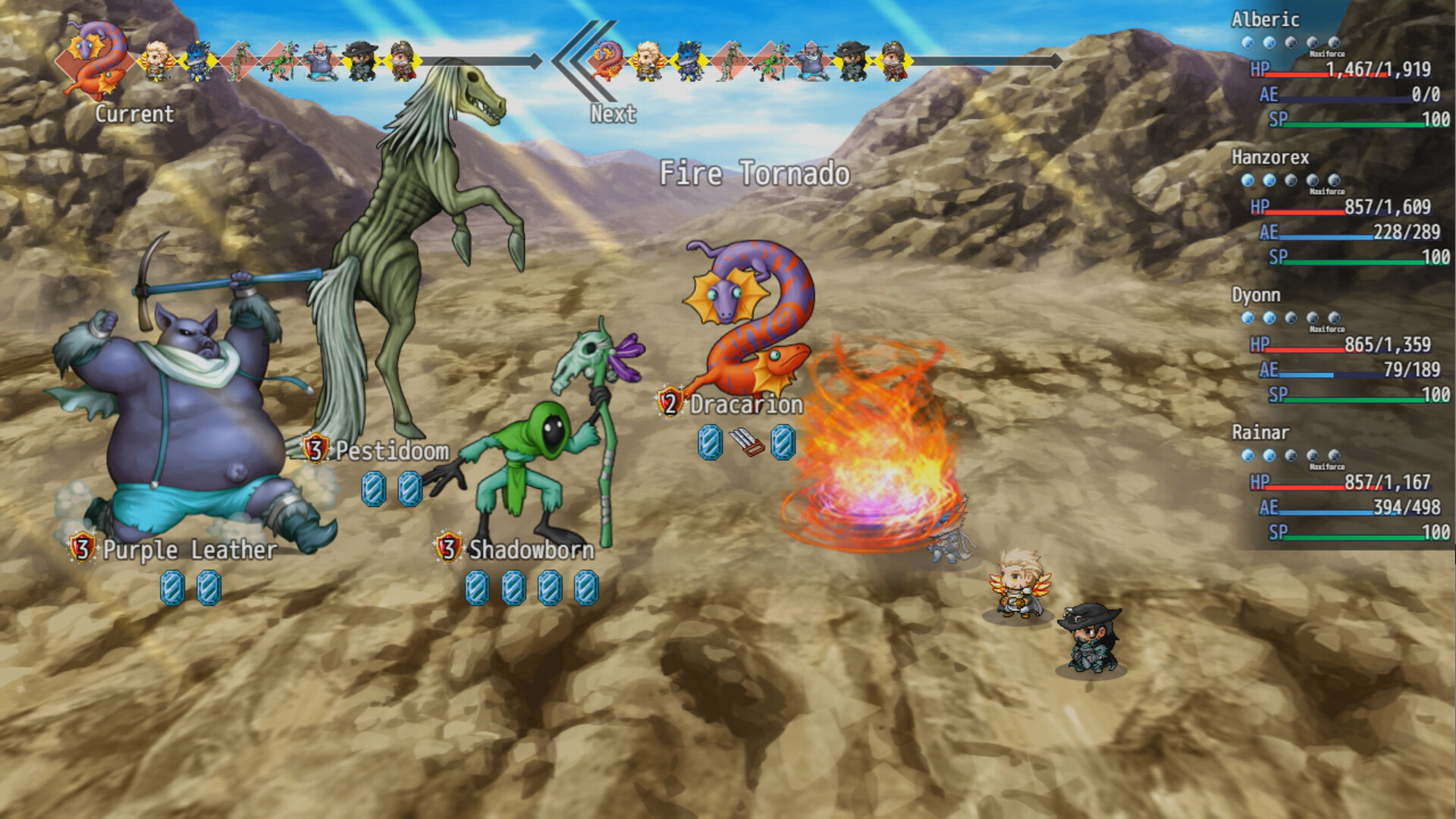
Task: Select Hanzorex's party status panel
Action: pyautogui.click(x=1341, y=207)
